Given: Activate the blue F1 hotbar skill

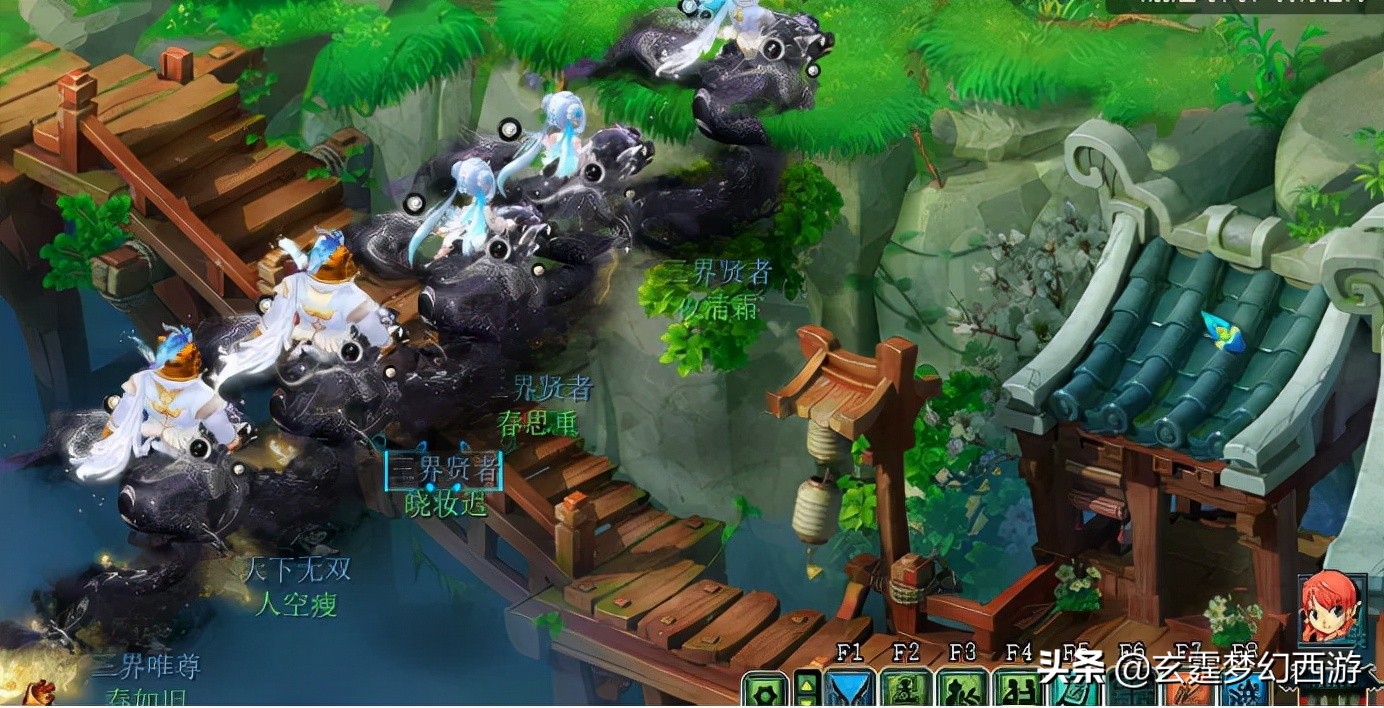Looking at the screenshot, I should click(x=850, y=690).
